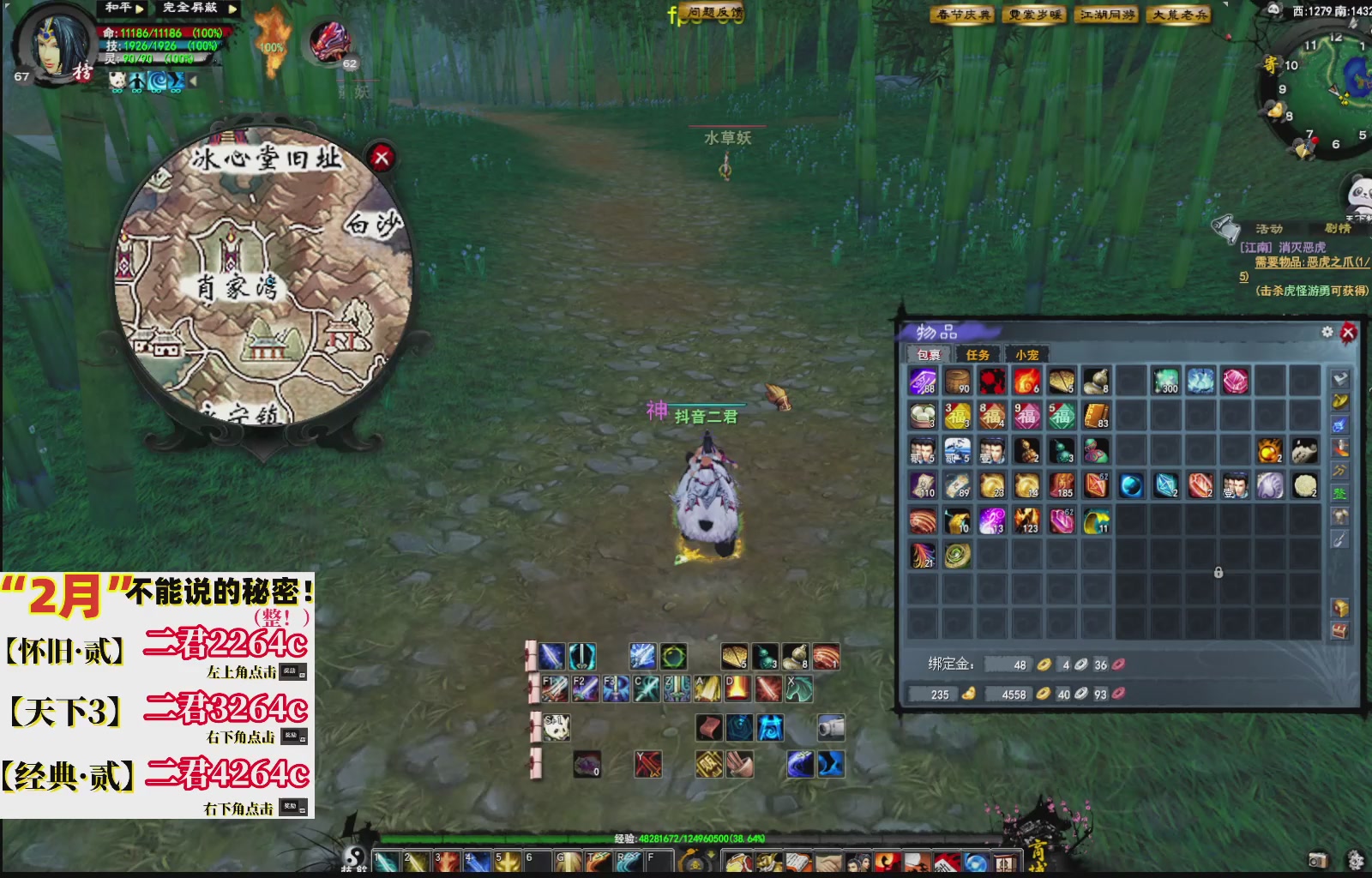Screen dimensions: 1372x878
Task: Click the 整 organize-inventory icon
Action: tap(1339, 491)
